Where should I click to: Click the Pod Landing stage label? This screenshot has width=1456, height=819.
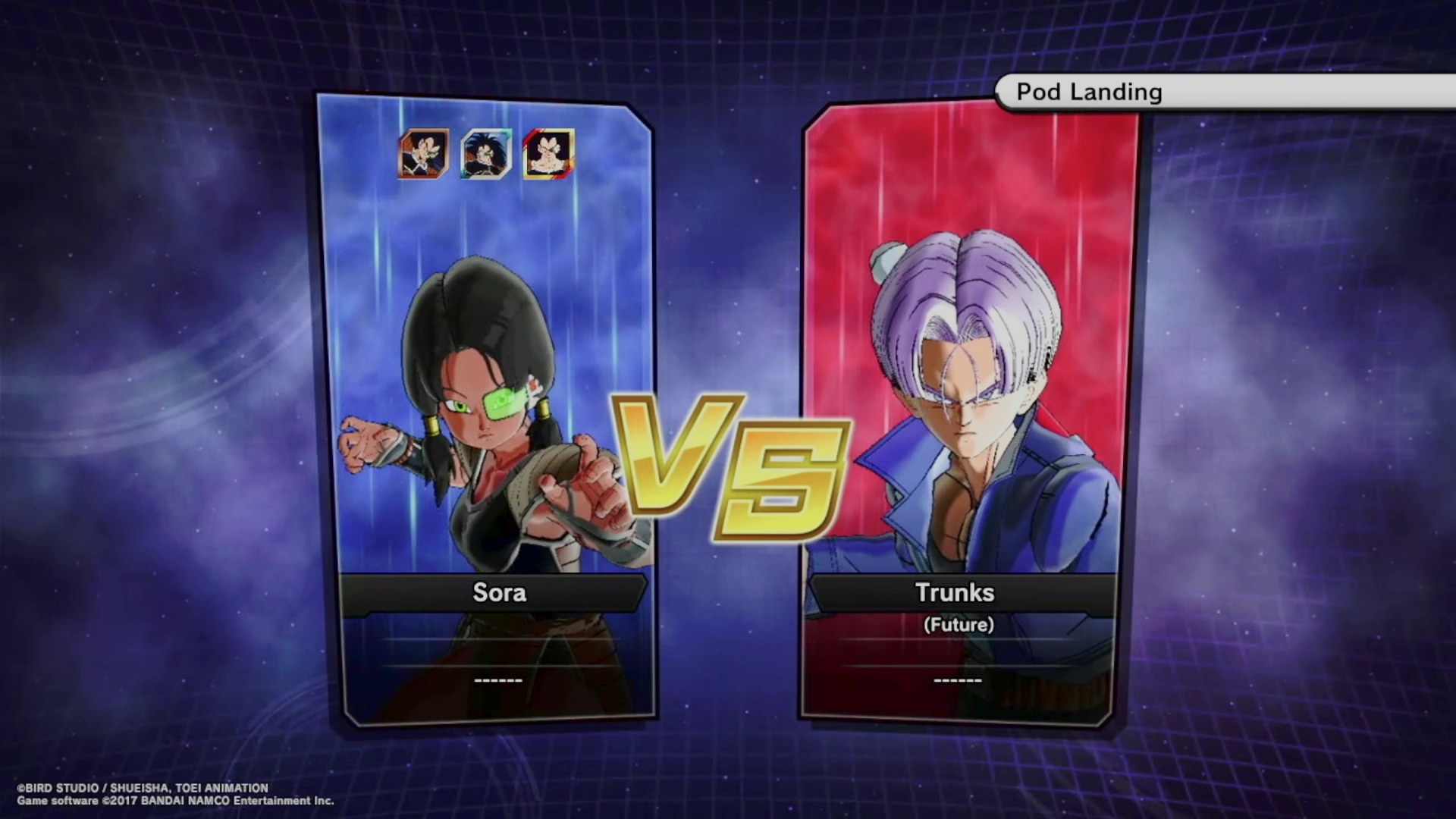click(x=1089, y=93)
